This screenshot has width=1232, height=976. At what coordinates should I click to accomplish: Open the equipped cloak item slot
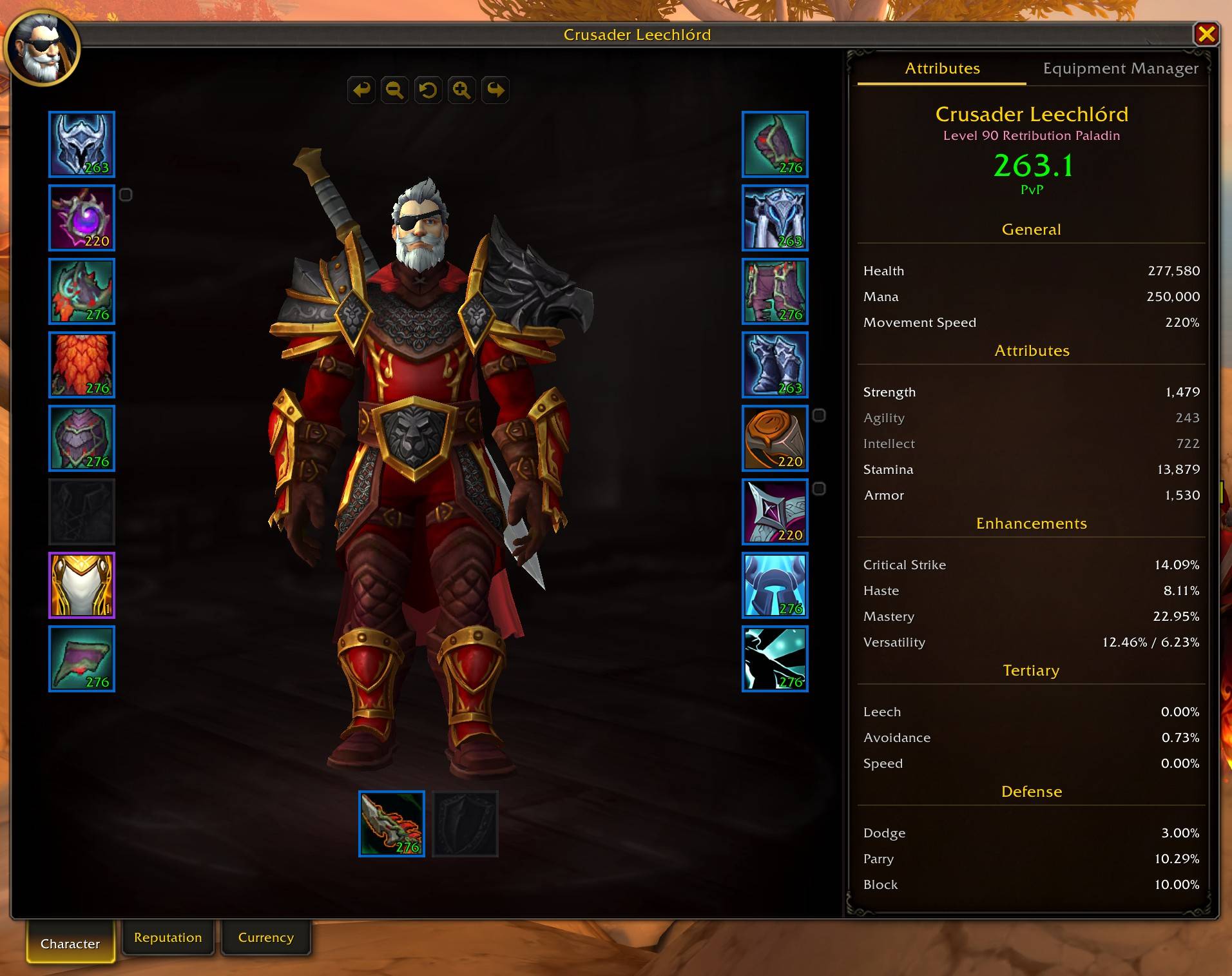click(81, 365)
